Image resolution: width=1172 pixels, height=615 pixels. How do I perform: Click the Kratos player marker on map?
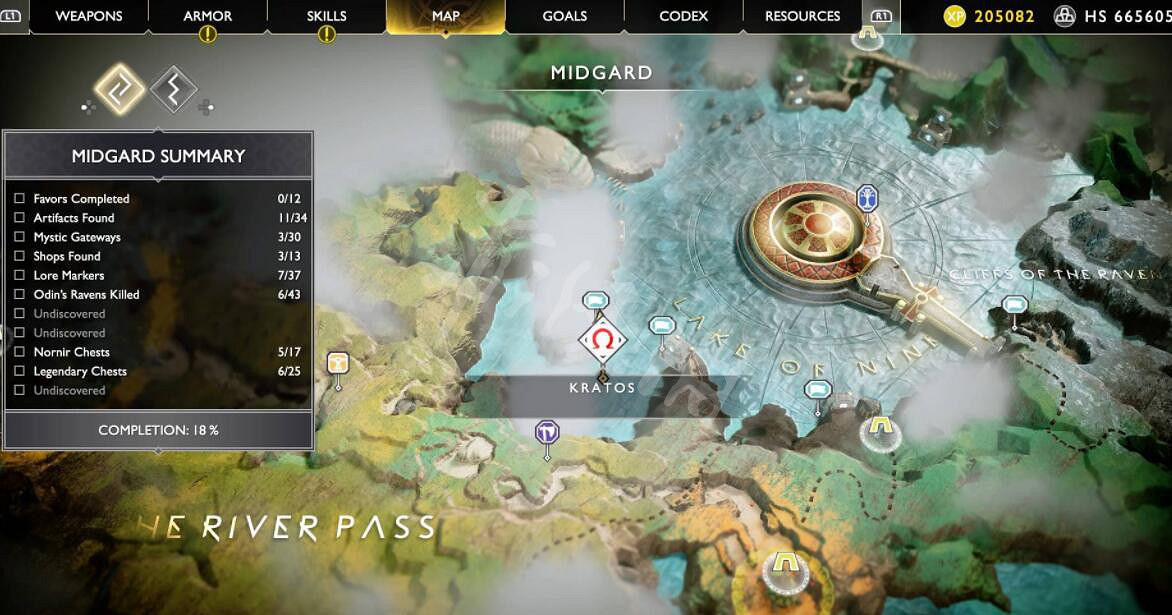coord(602,341)
